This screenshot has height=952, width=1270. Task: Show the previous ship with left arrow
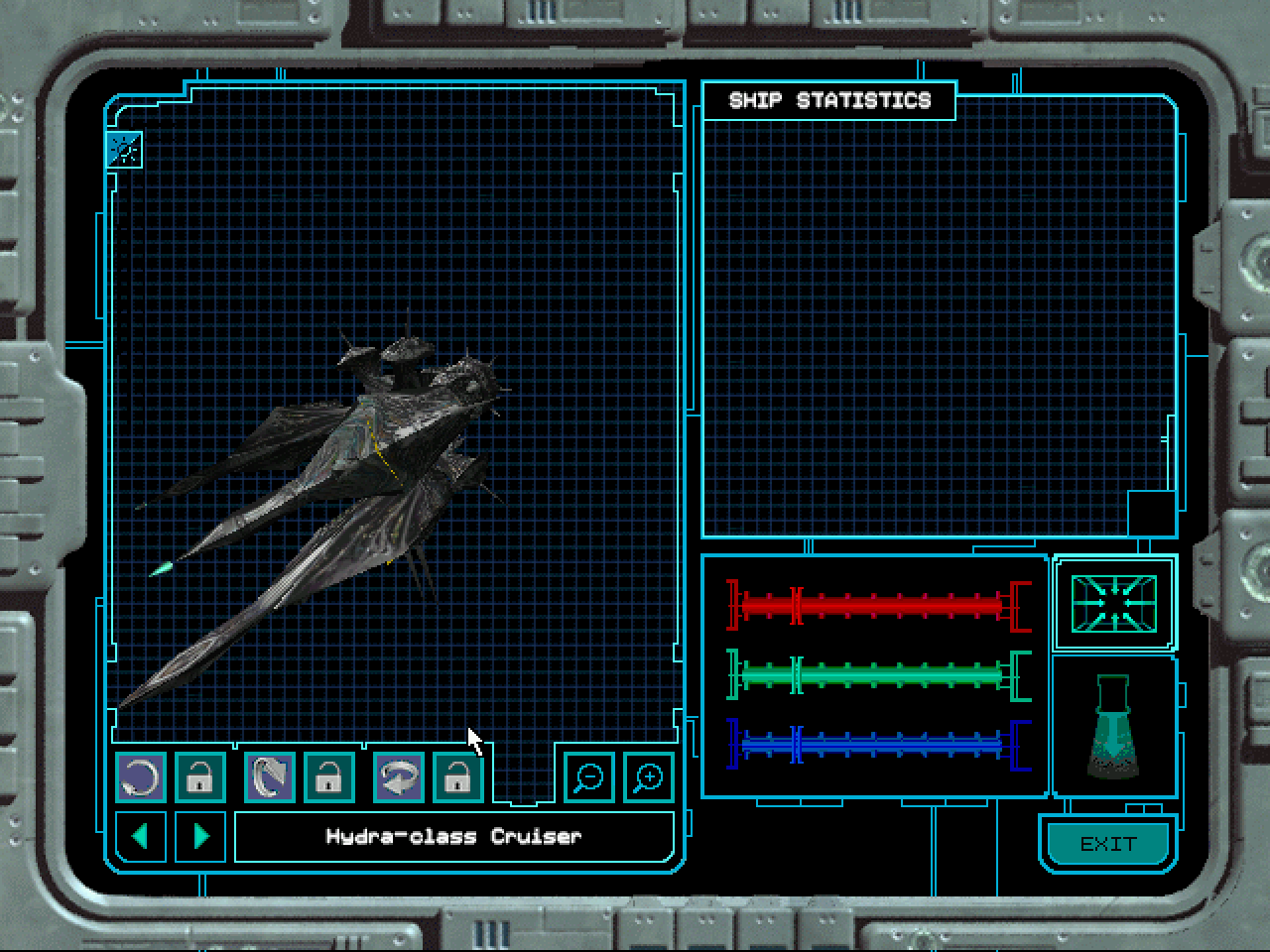[x=141, y=837]
